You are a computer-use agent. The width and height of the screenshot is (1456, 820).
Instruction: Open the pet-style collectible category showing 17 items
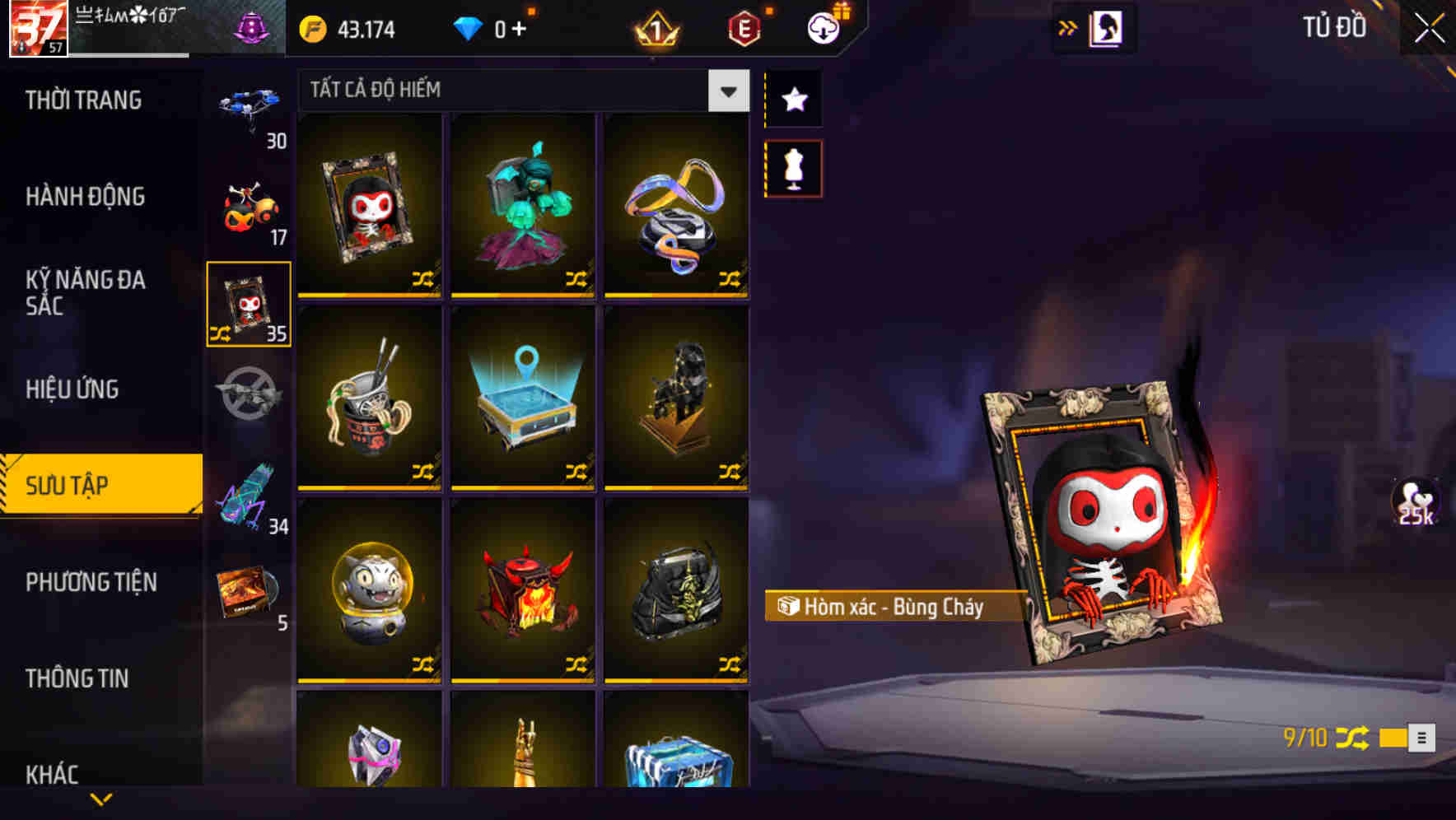tap(249, 204)
